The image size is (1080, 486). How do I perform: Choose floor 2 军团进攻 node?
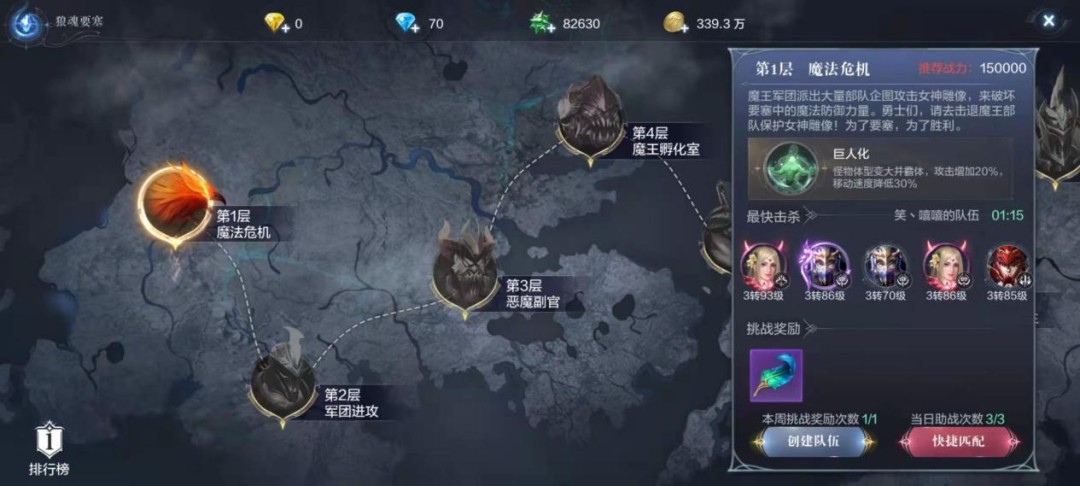(x=284, y=382)
